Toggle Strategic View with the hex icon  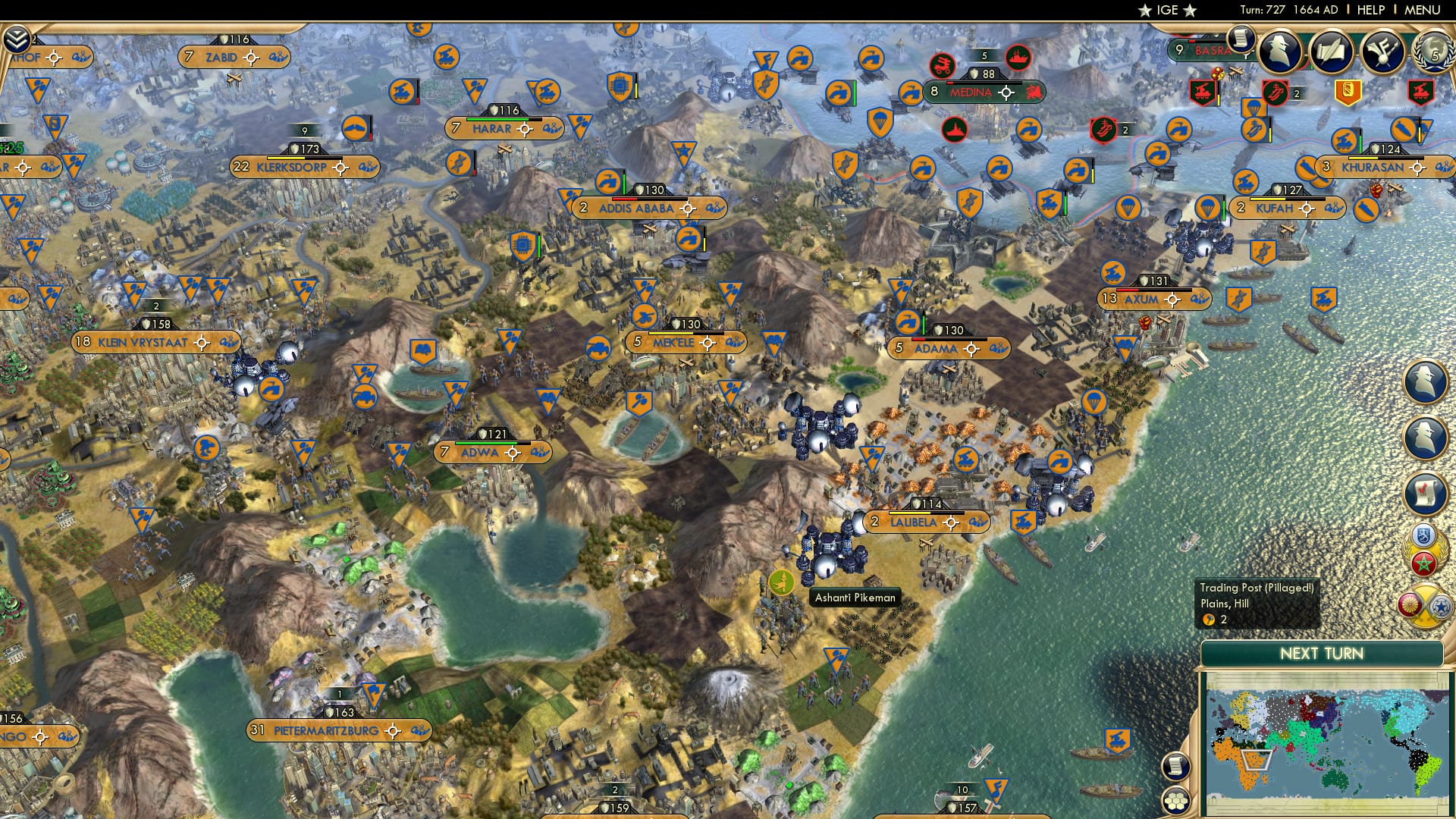coord(1177,802)
